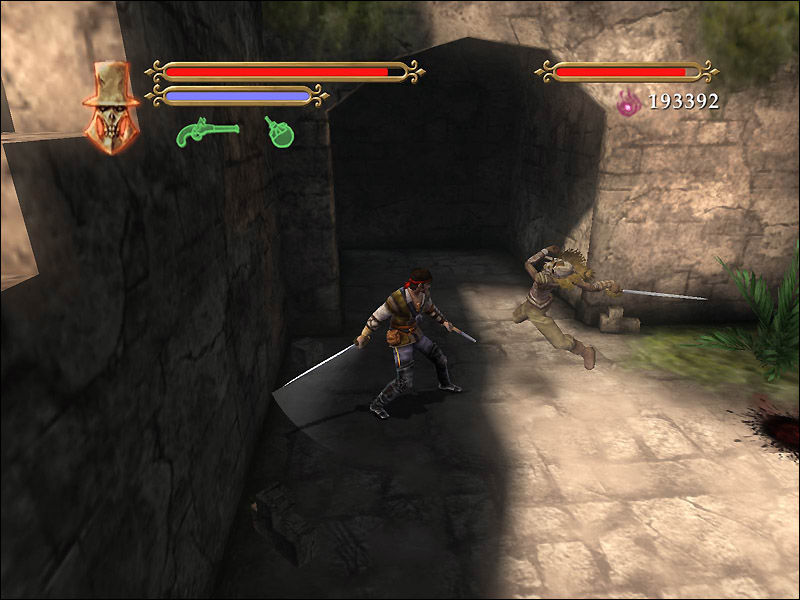Select the green flintlock pistol icon
Viewport: 800px width, 600px height.
pos(206,131)
